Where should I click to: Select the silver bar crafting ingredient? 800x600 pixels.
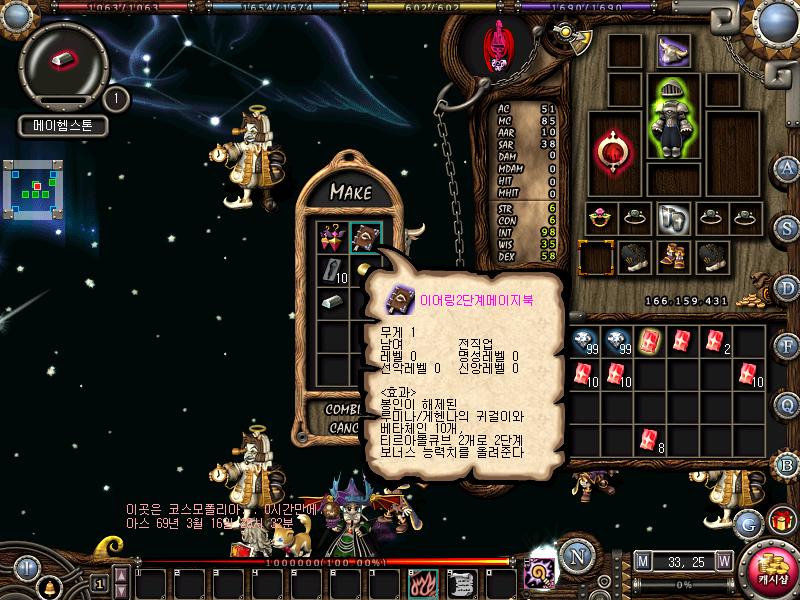[x=331, y=302]
